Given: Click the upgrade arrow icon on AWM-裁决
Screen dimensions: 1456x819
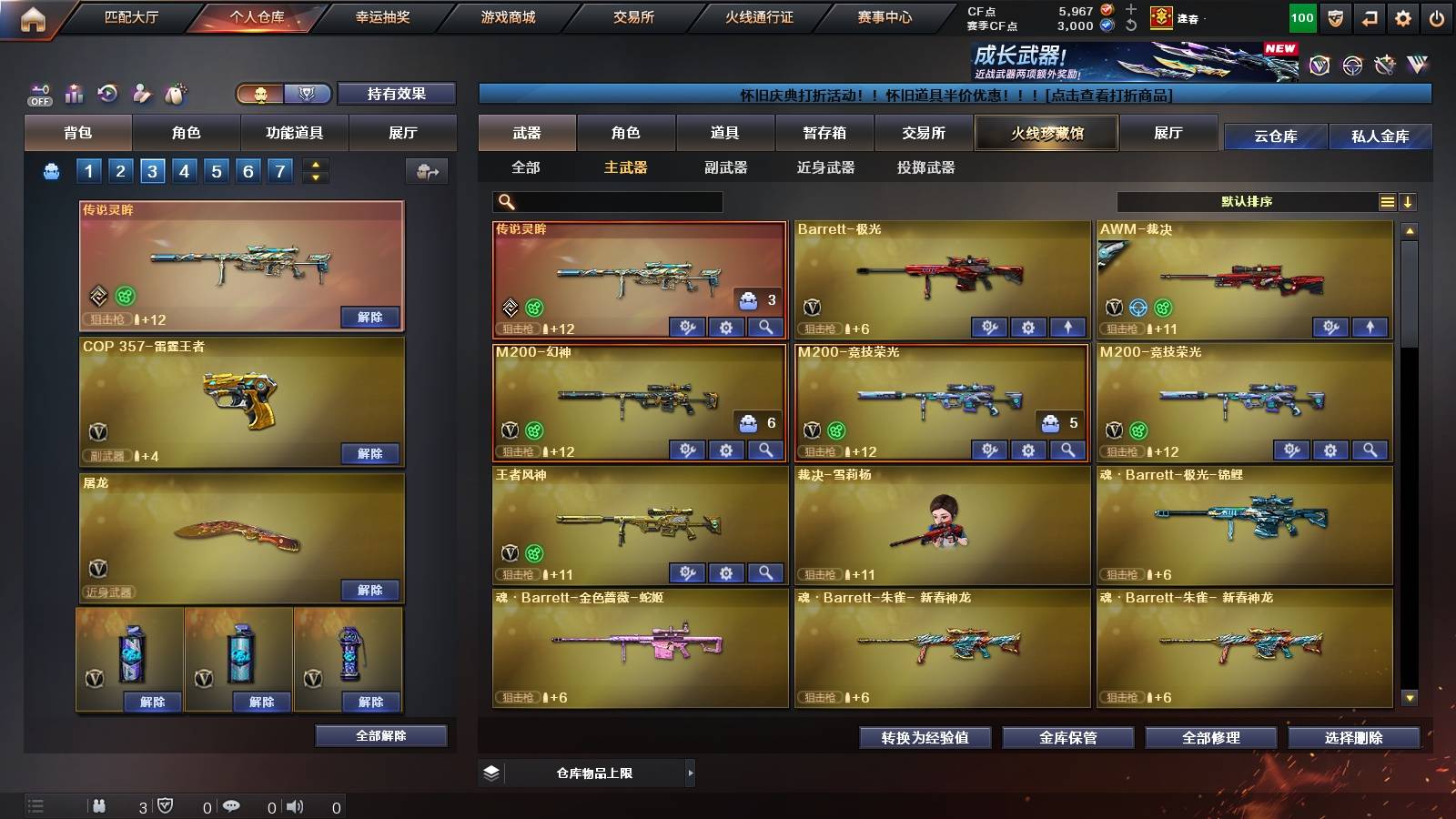Looking at the screenshot, I should tap(1369, 326).
